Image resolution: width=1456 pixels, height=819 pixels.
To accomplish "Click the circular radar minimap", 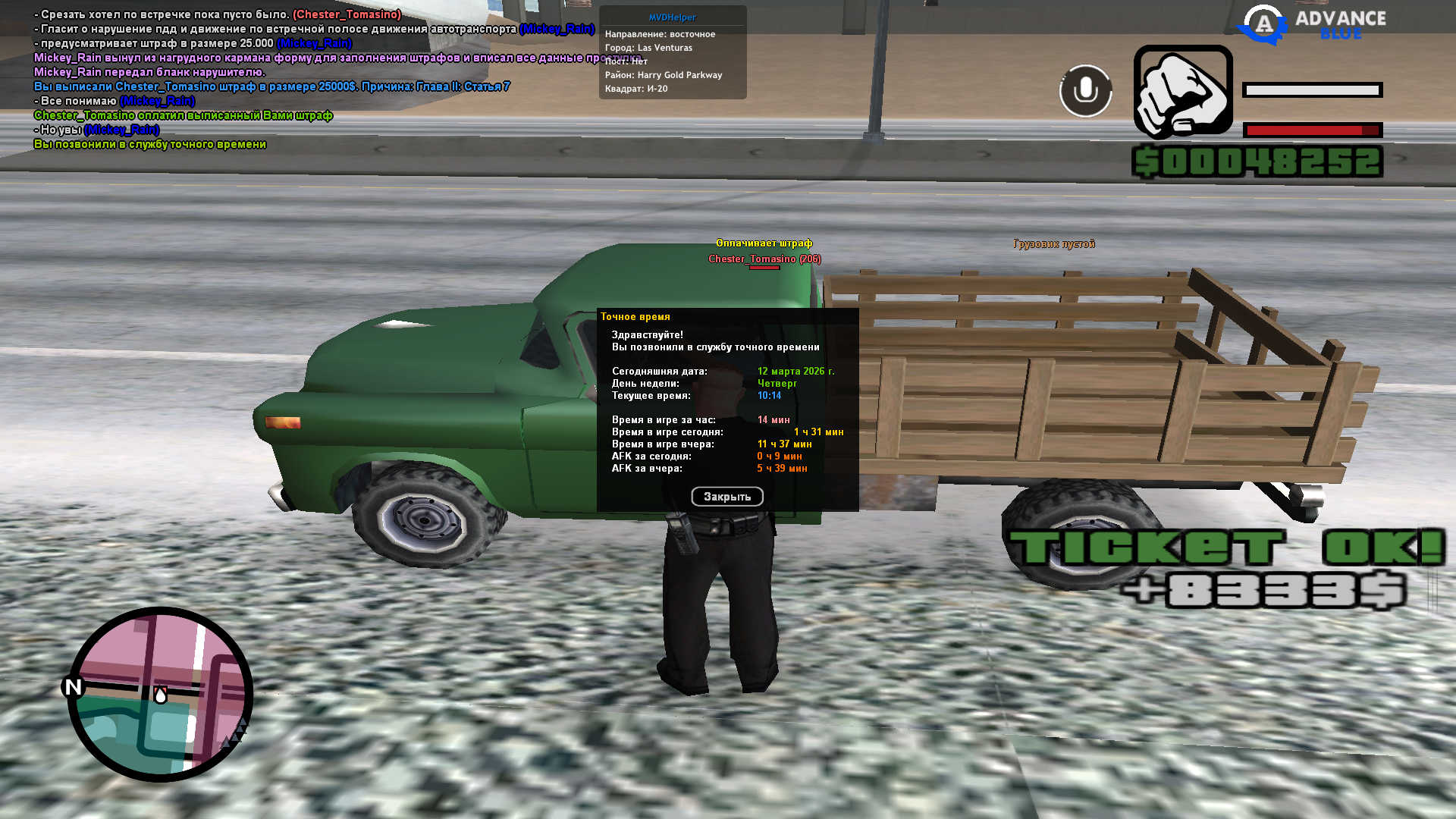I will click(x=160, y=694).
